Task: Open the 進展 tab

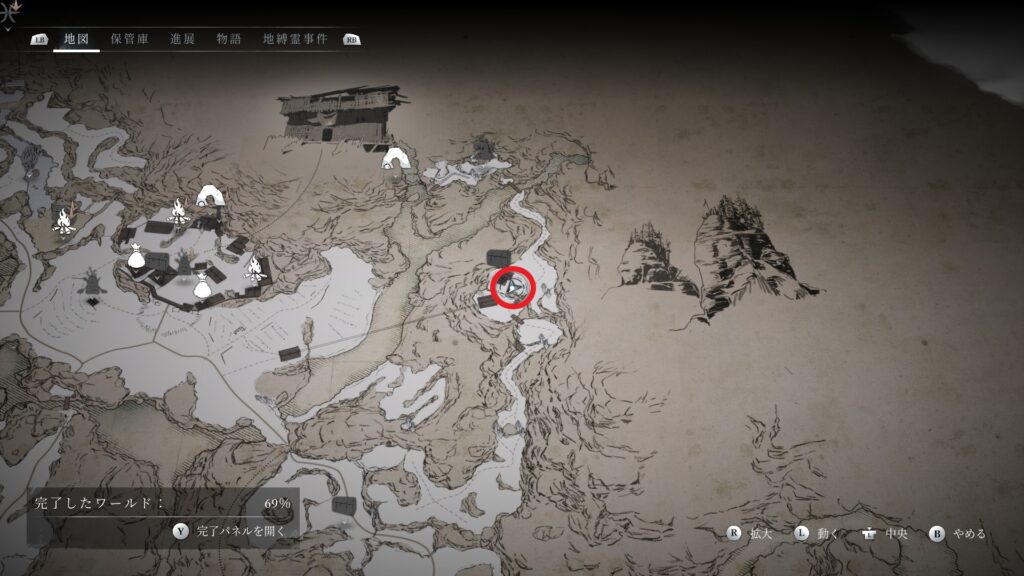Action: (183, 39)
